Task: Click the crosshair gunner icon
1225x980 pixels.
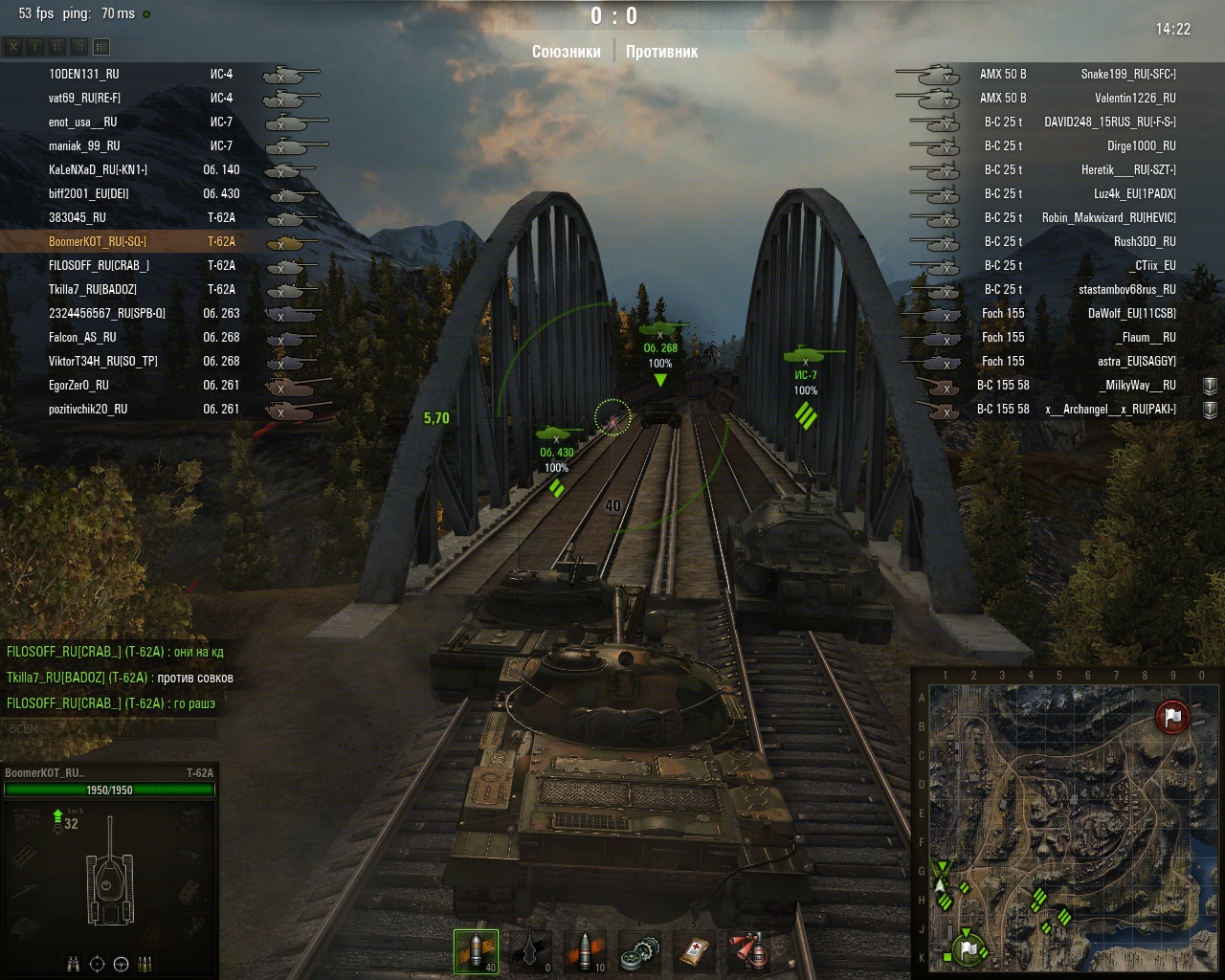Action: point(97,964)
